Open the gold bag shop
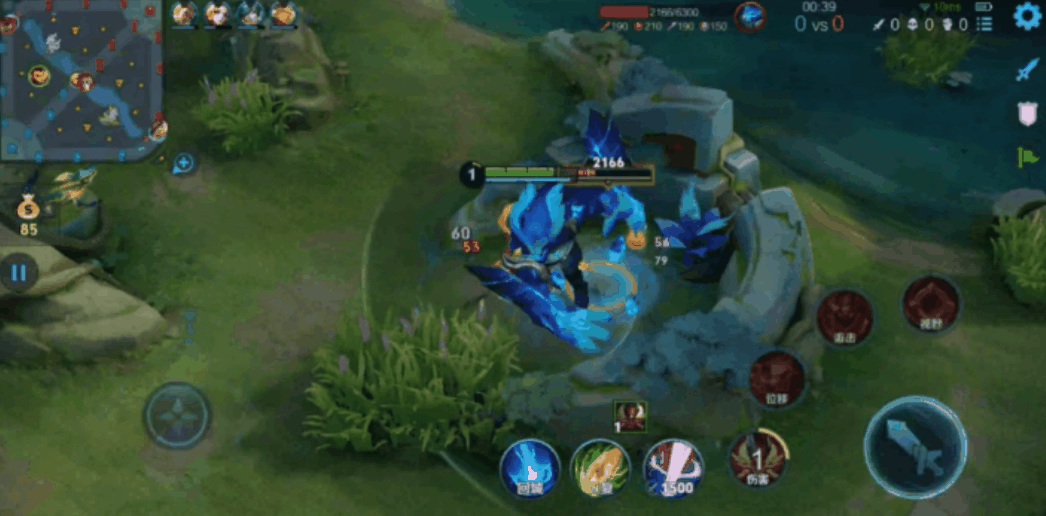This screenshot has height=516, width=1046. point(28,210)
